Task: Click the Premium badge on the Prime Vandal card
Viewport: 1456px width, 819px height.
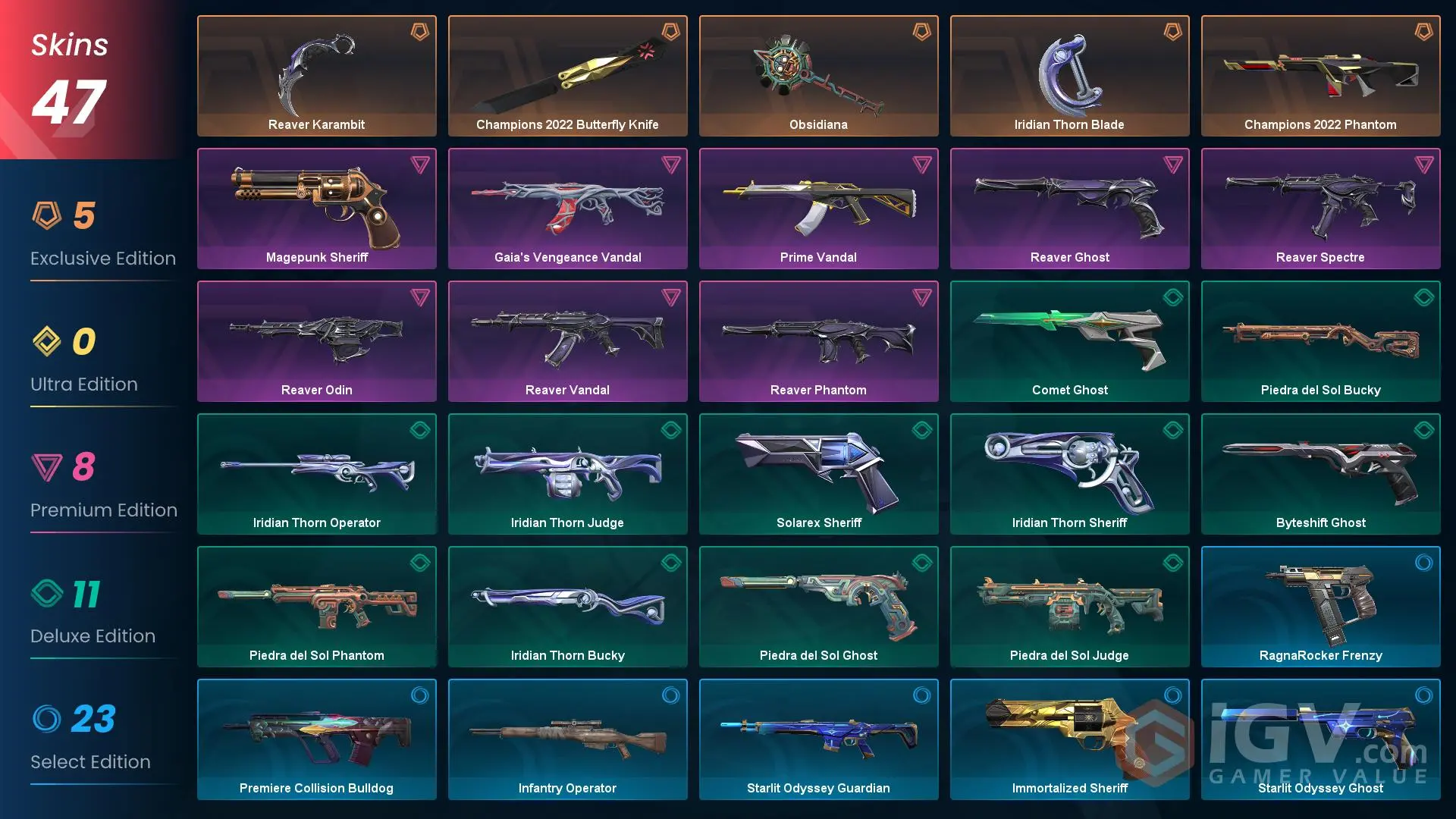Action: (x=922, y=165)
